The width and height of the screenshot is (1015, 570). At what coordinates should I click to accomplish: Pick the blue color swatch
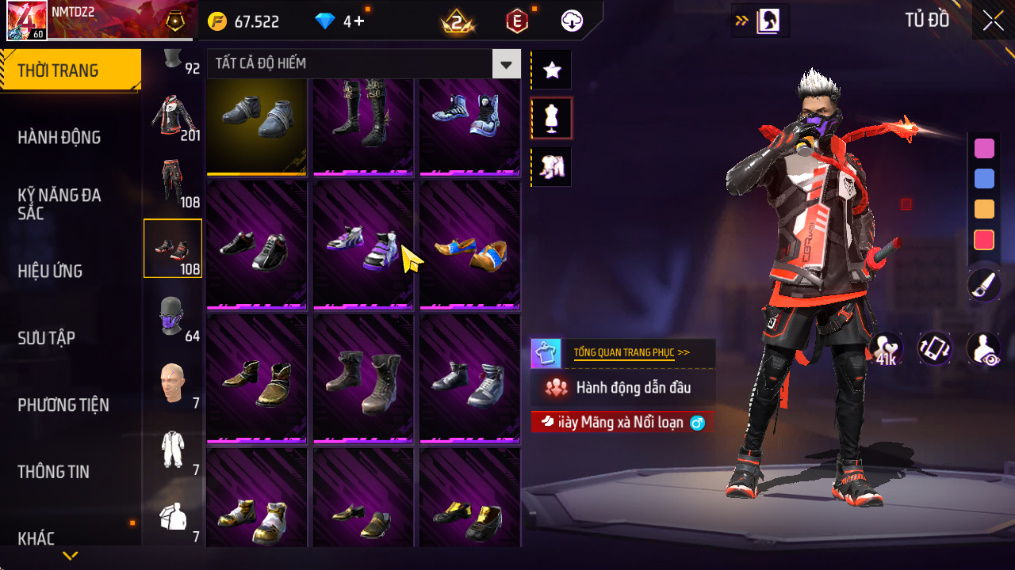984,179
